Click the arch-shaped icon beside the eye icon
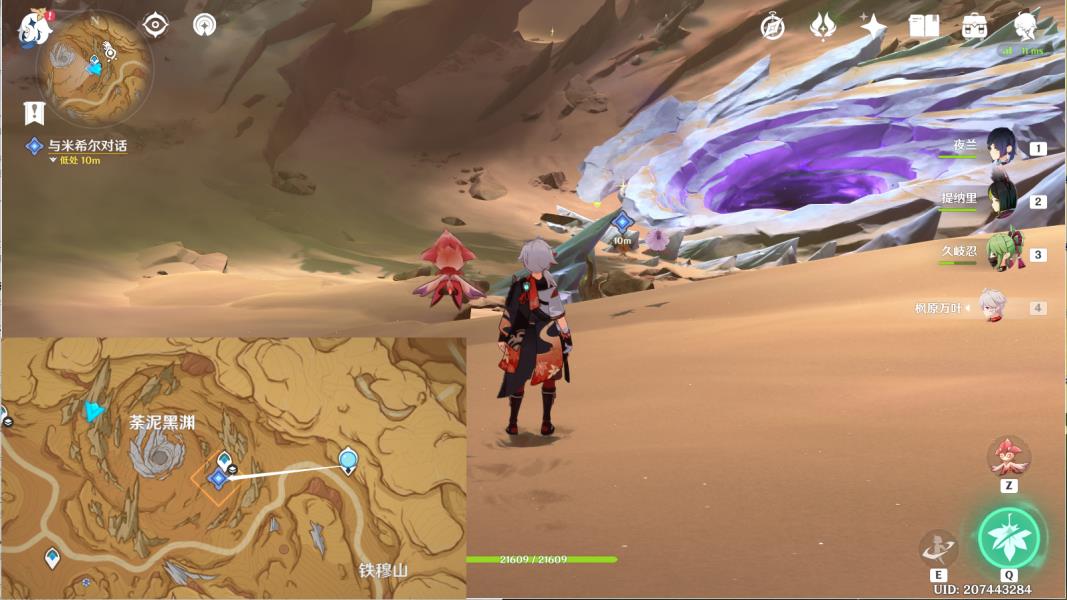 tap(205, 25)
